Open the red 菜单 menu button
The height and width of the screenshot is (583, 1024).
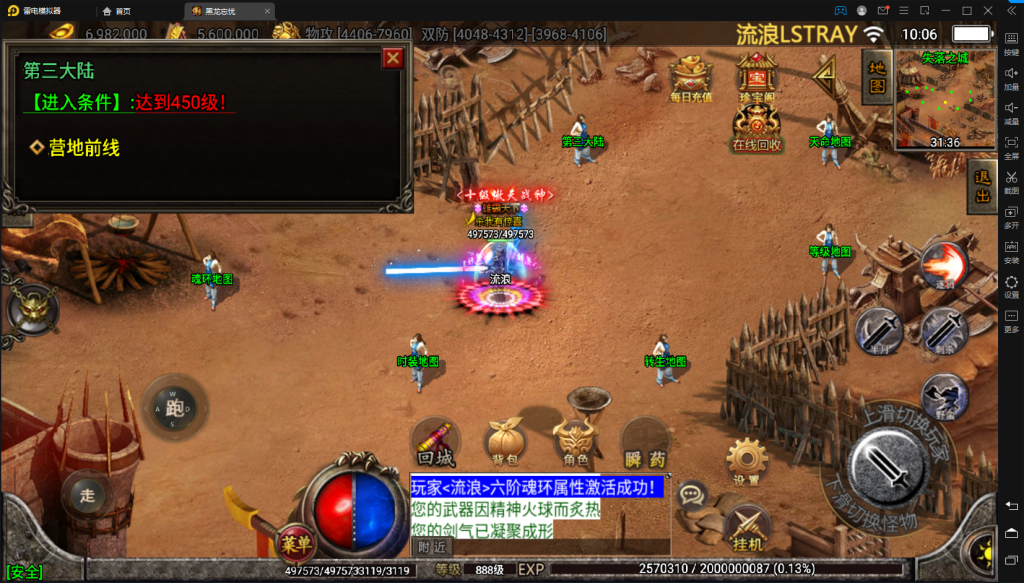point(295,545)
